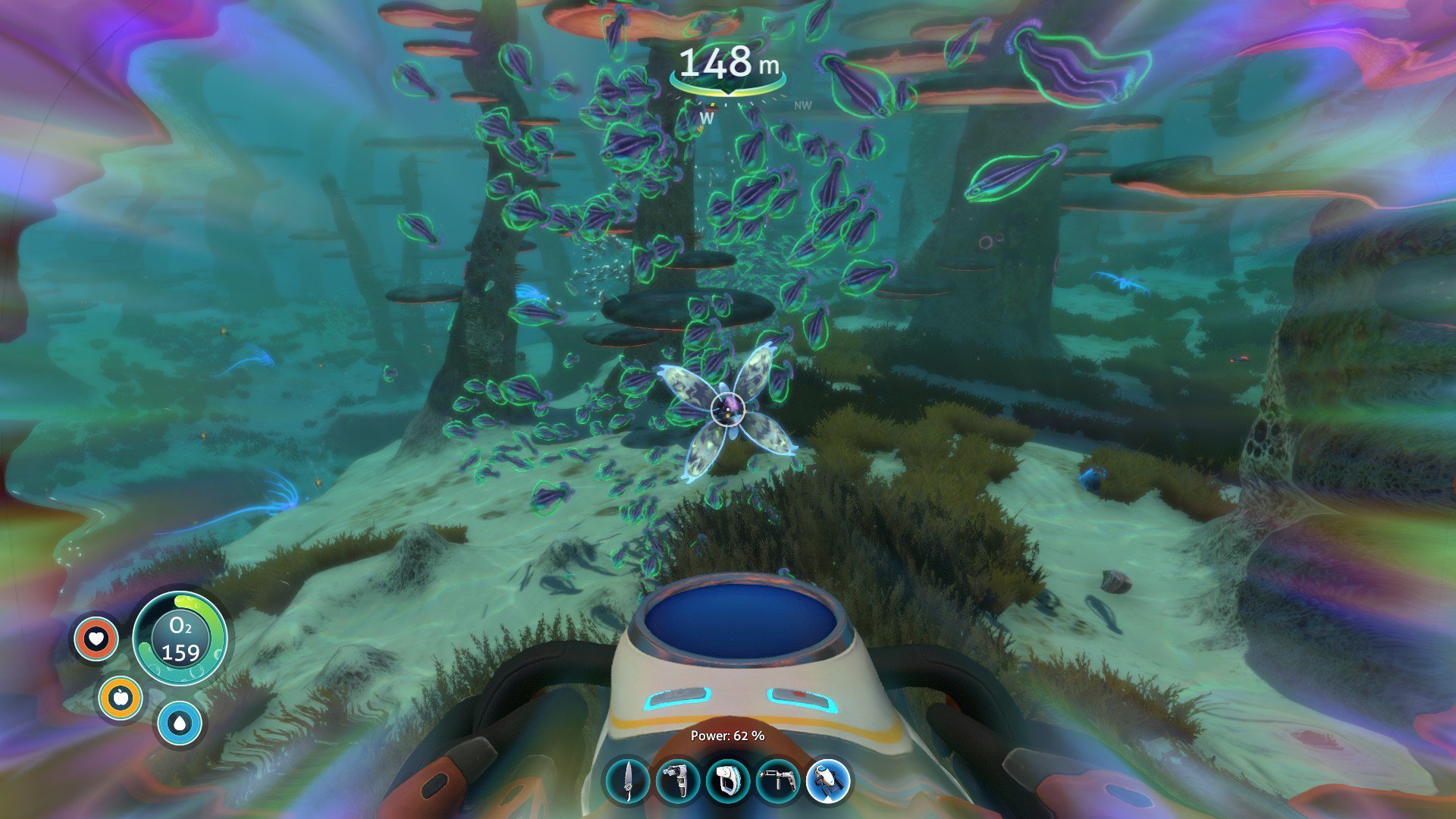Select the highlighted Seaglide hotbar slot
Viewport: 1456px width, 819px height.
point(828,781)
